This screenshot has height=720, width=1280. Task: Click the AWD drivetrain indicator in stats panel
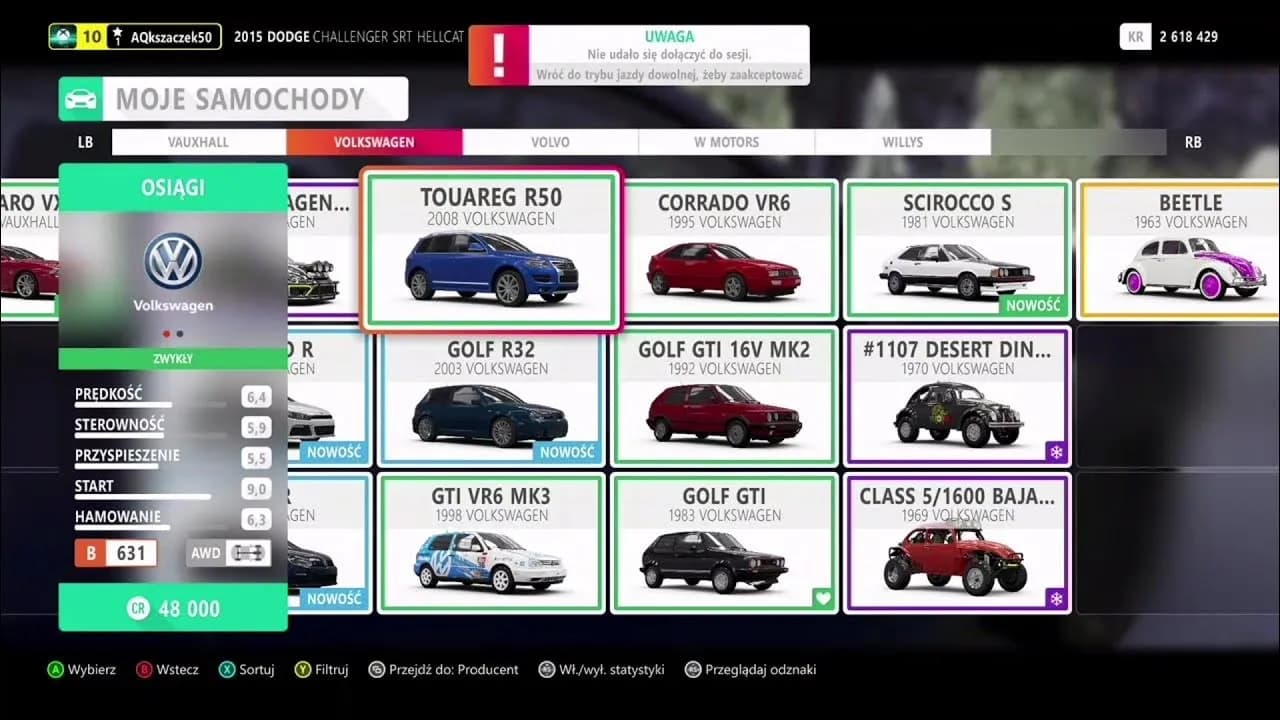pos(228,552)
